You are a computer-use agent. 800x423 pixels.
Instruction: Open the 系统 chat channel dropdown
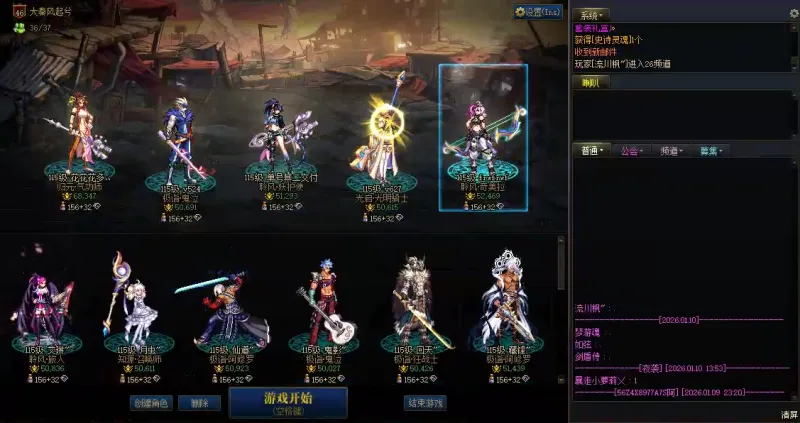pos(593,16)
